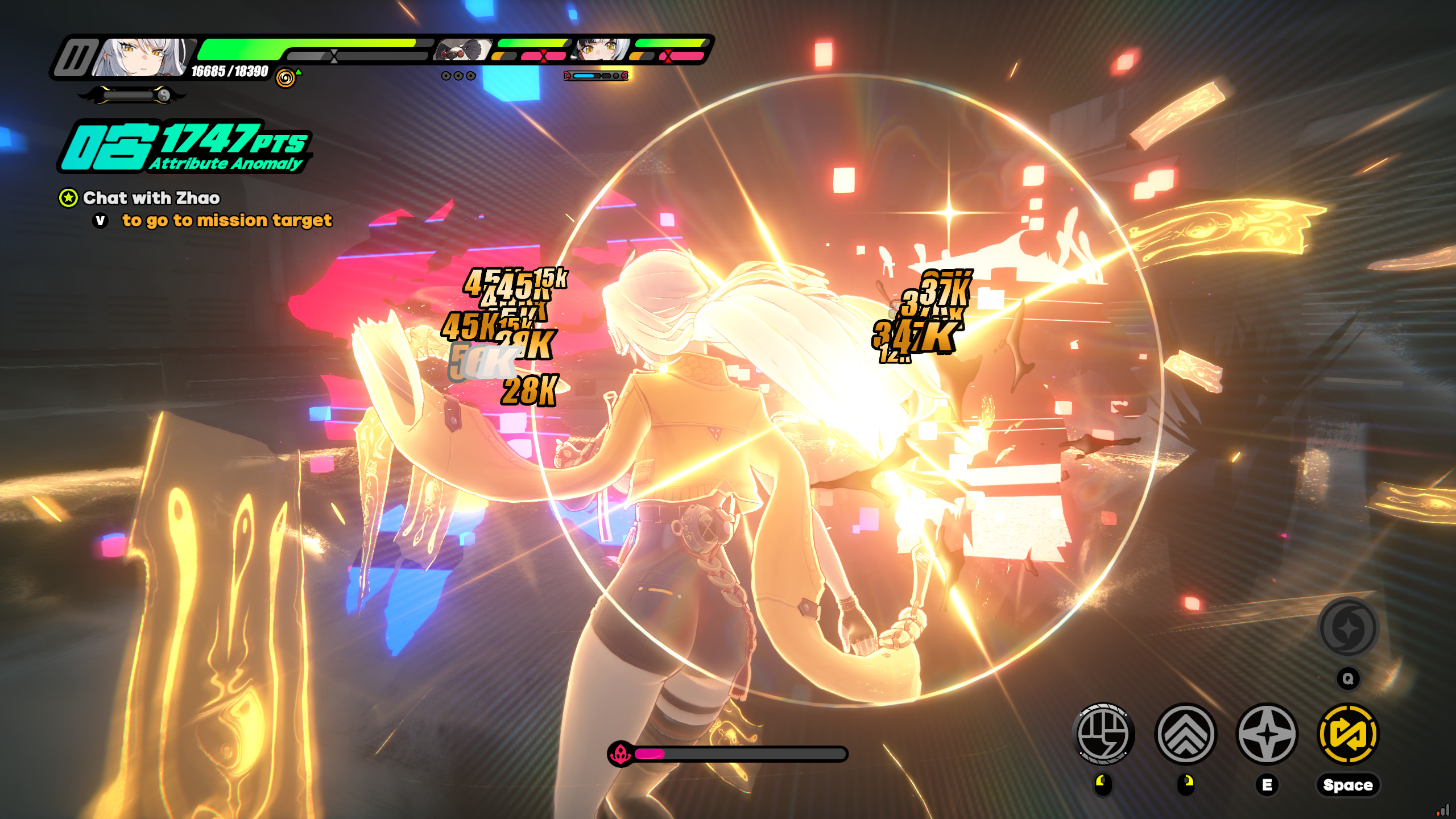Screen dimensions: 1456x819
Task: Switch to the black-haired teammate portrait
Action: click(601, 50)
